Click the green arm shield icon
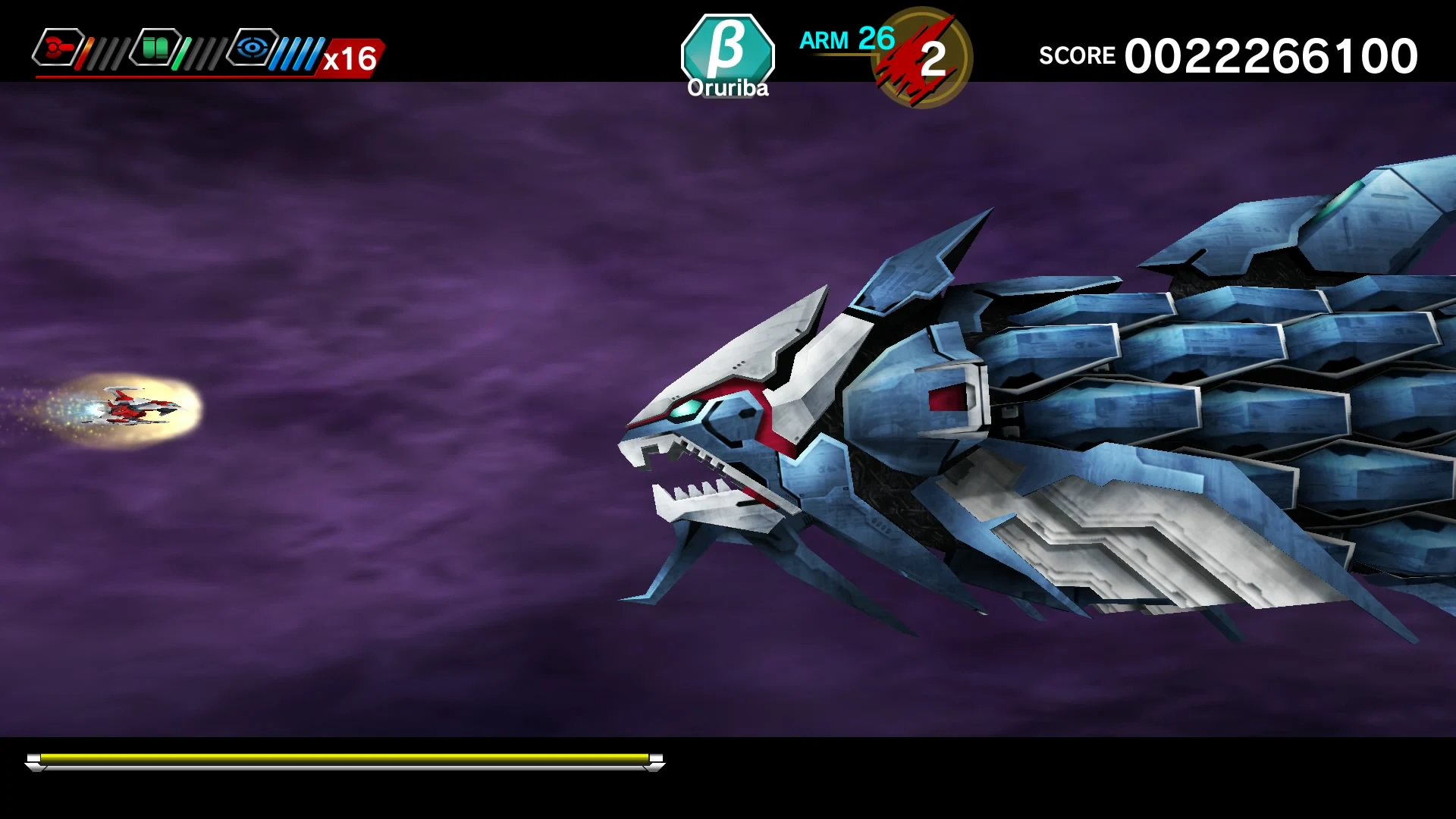Image resolution: width=1456 pixels, height=819 pixels. click(x=155, y=47)
